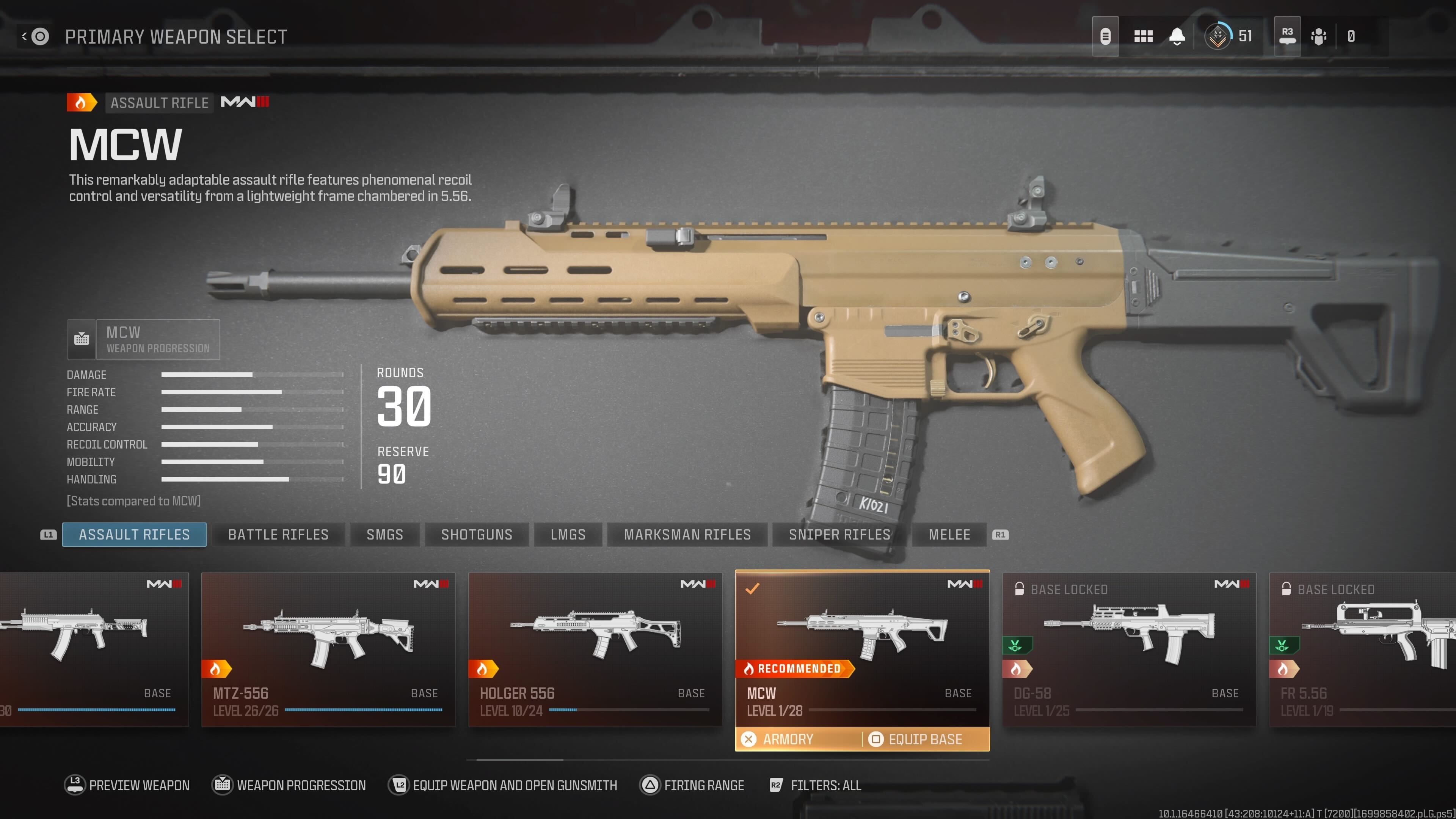
Task: Open the battery/status icon in top bar
Action: tap(1106, 36)
